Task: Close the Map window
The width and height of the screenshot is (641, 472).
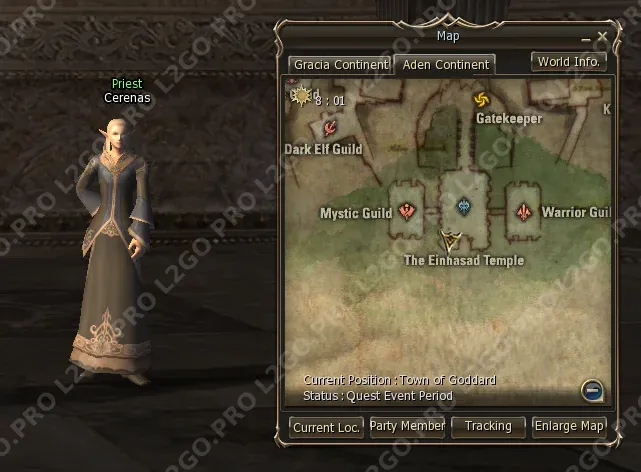Action: (603, 38)
